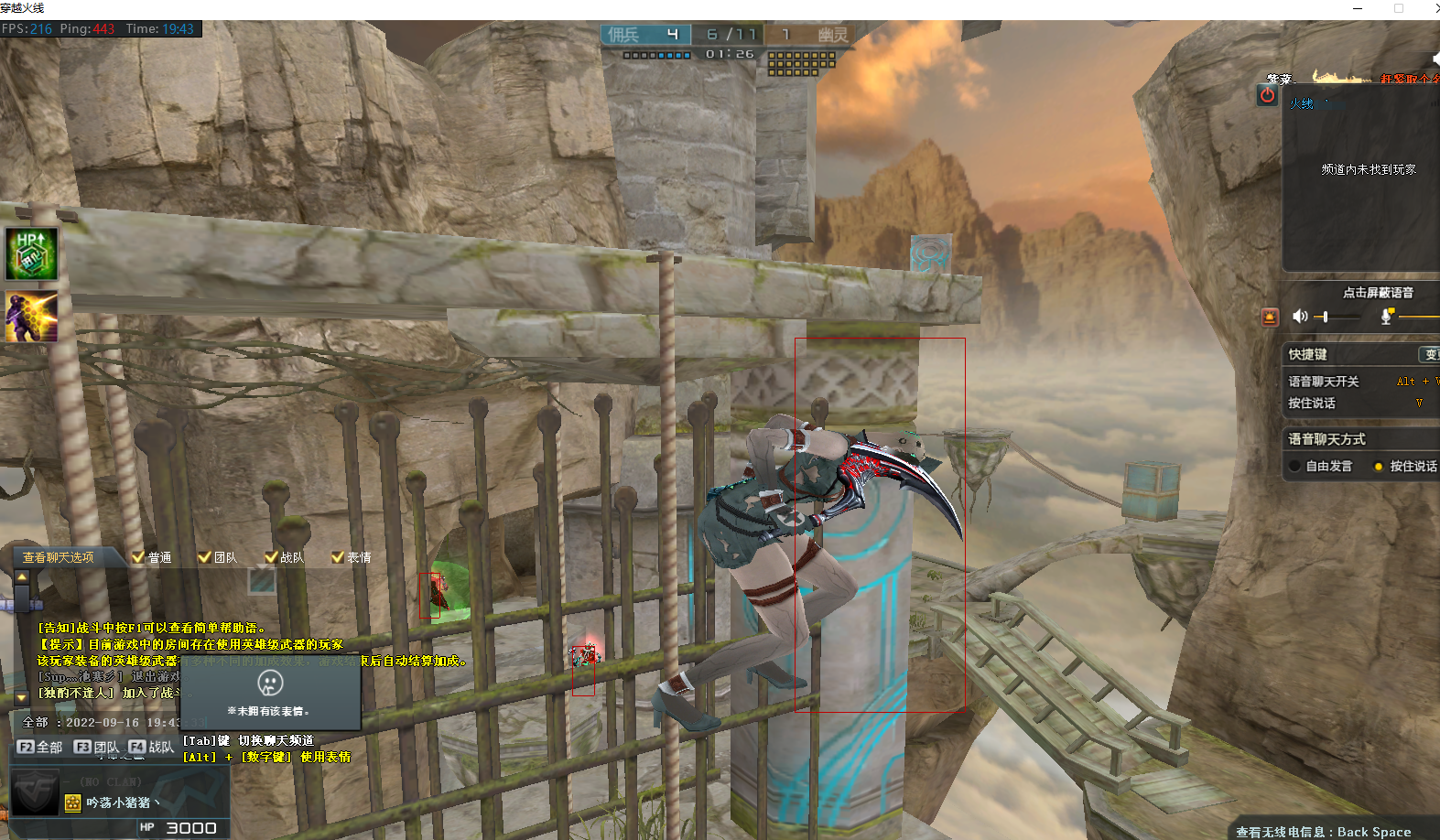The height and width of the screenshot is (840, 1440).
Task: Toggle the 普通 chat filter checkbox
Action: coord(138,556)
